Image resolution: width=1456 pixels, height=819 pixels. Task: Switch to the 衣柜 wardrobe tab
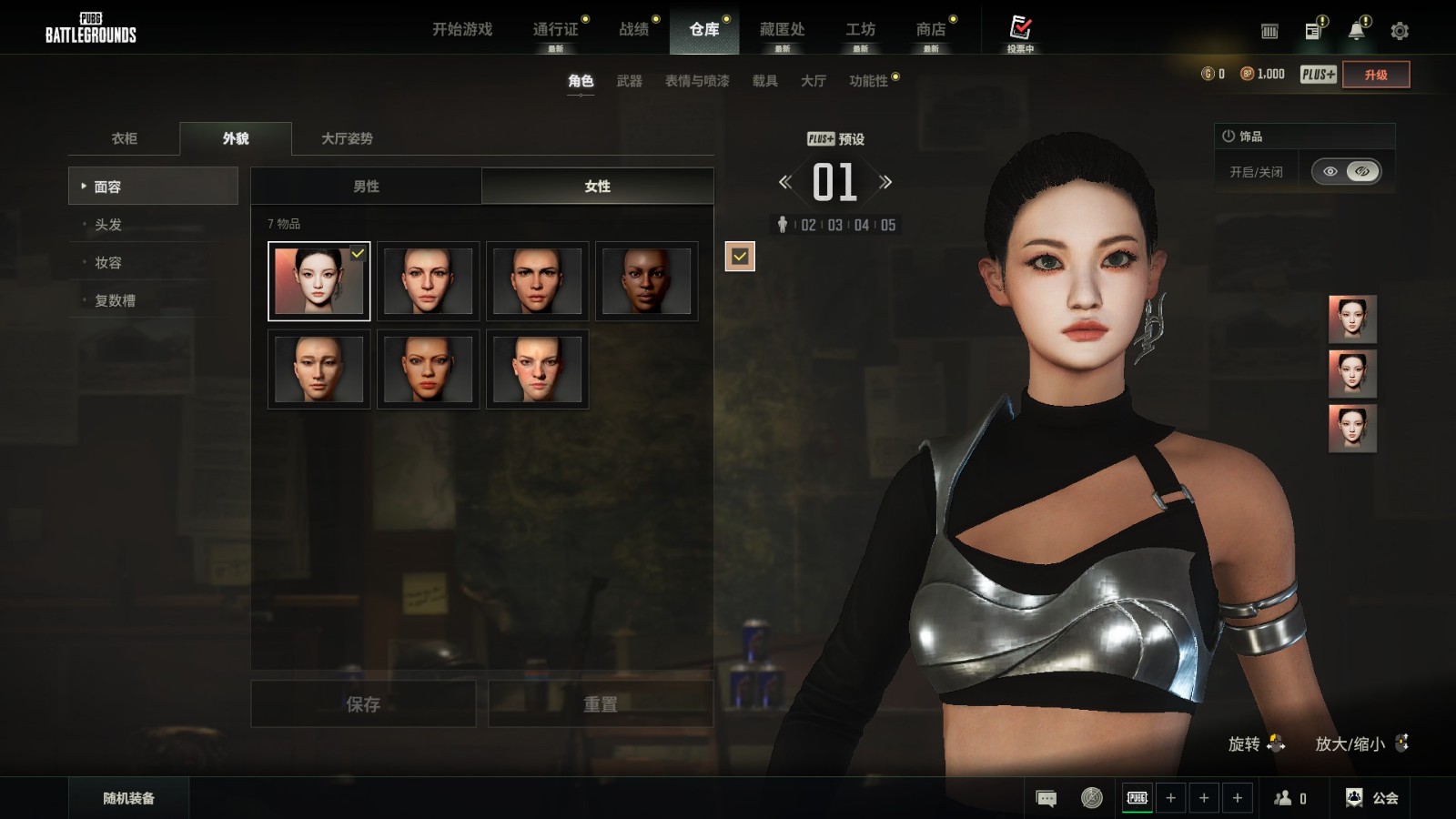coord(125,138)
